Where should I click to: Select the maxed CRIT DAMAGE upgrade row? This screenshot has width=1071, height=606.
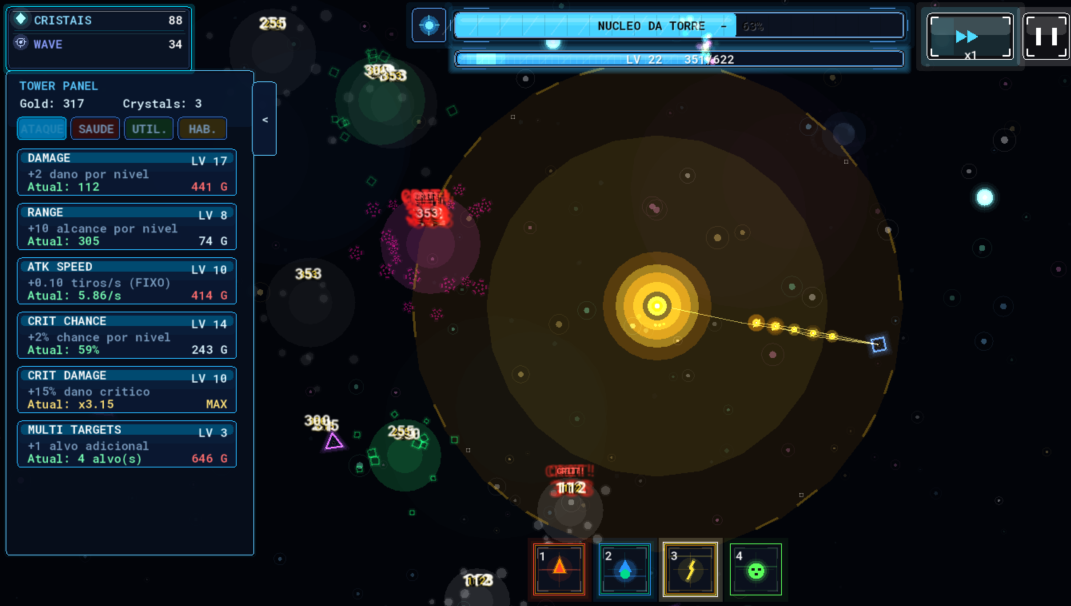[x=127, y=390]
